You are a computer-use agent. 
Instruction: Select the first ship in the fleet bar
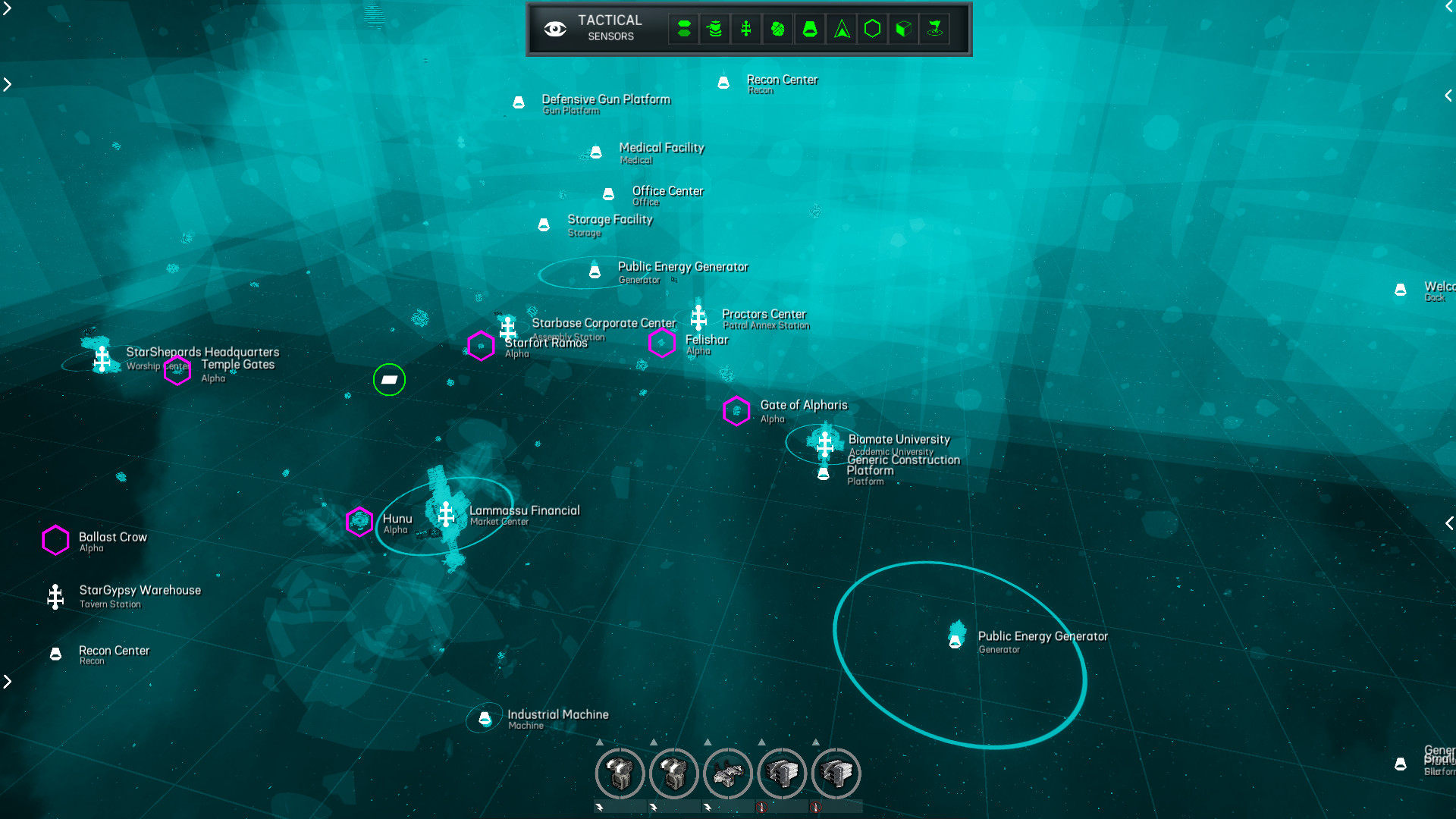(620, 773)
